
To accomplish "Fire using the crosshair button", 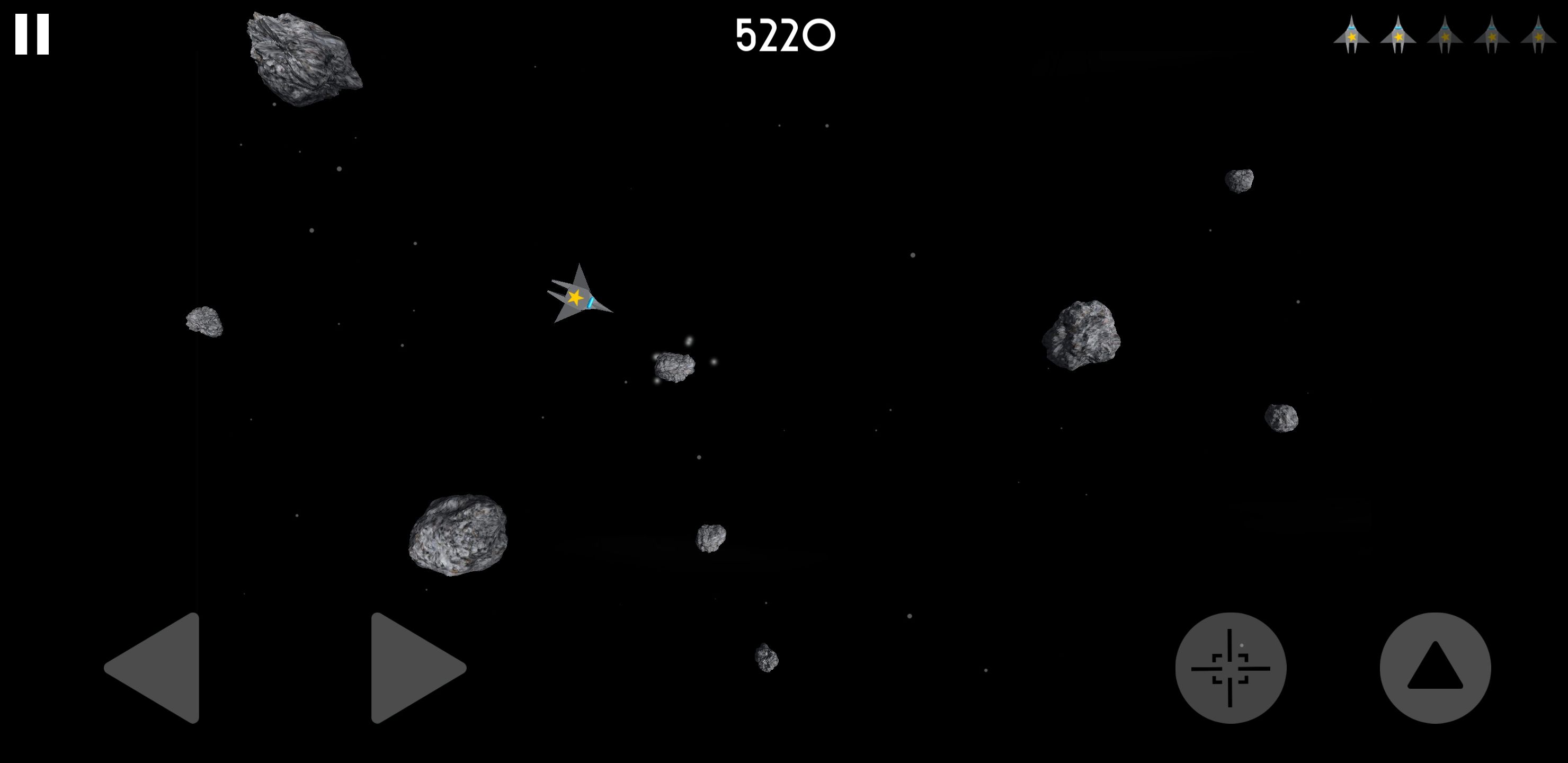I will pyautogui.click(x=1230, y=668).
